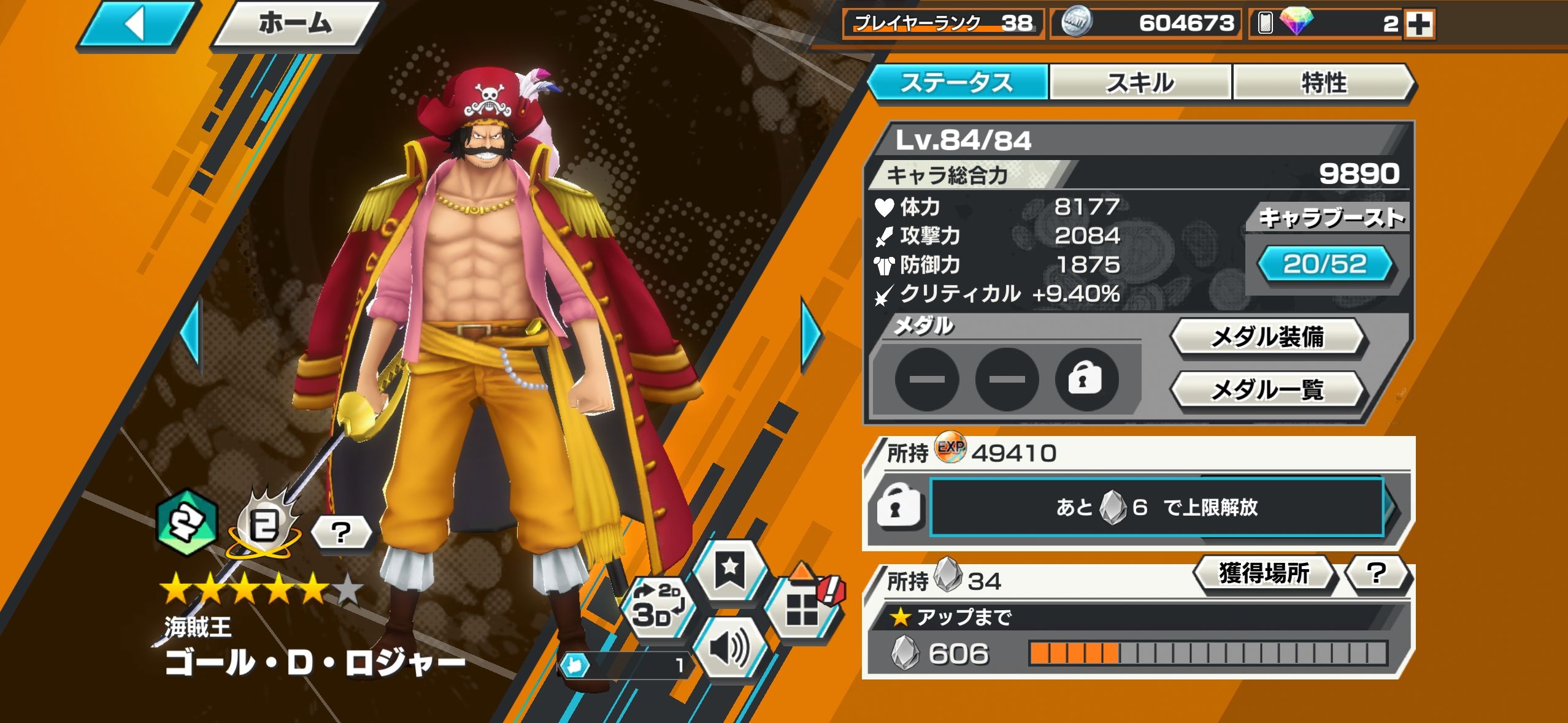
Task: Select the ステータス tab
Action: (x=956, y=83)
